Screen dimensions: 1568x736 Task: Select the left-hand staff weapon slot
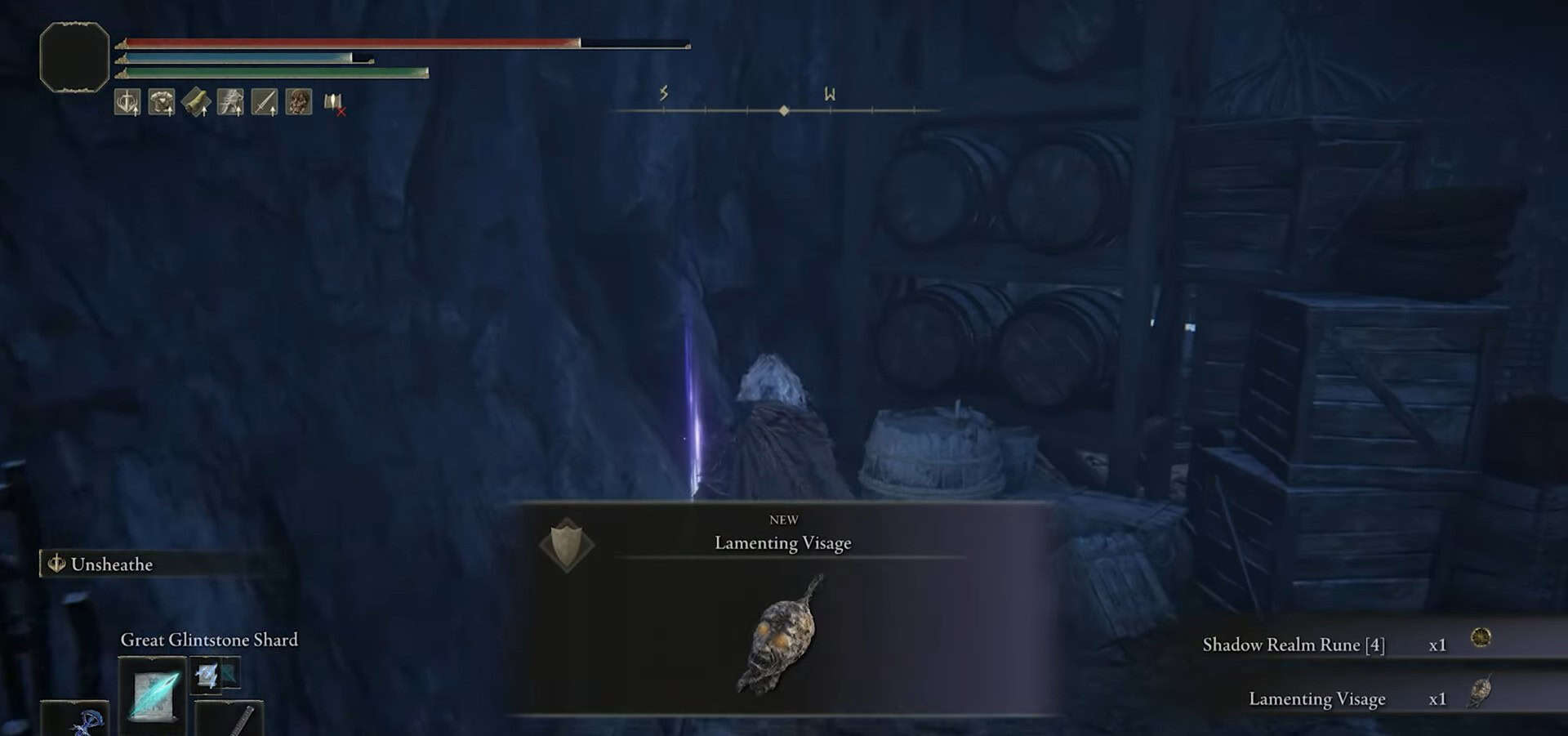[x=75, y=720]
